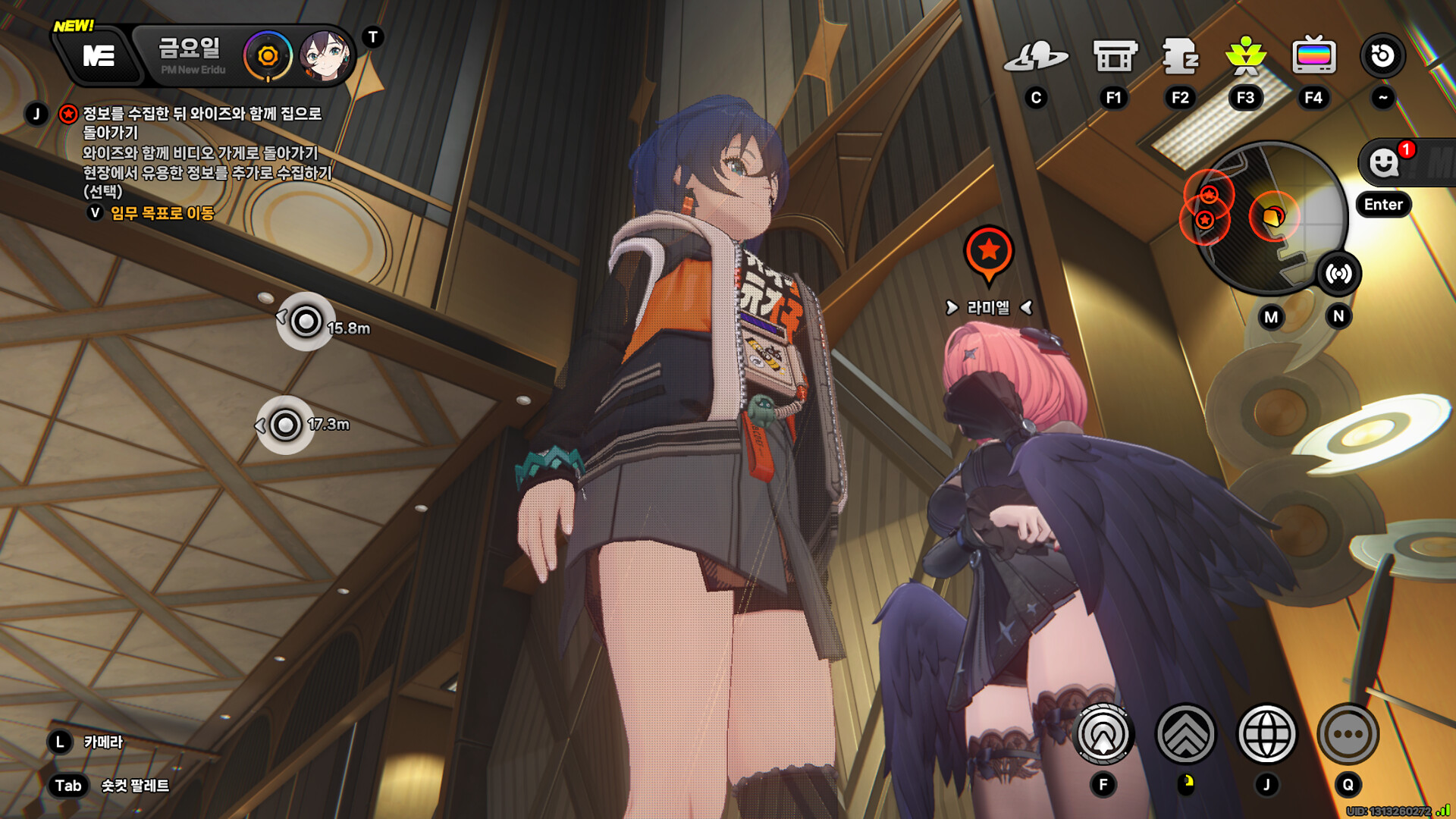Open the green star figure event icon

[1245, 56]
